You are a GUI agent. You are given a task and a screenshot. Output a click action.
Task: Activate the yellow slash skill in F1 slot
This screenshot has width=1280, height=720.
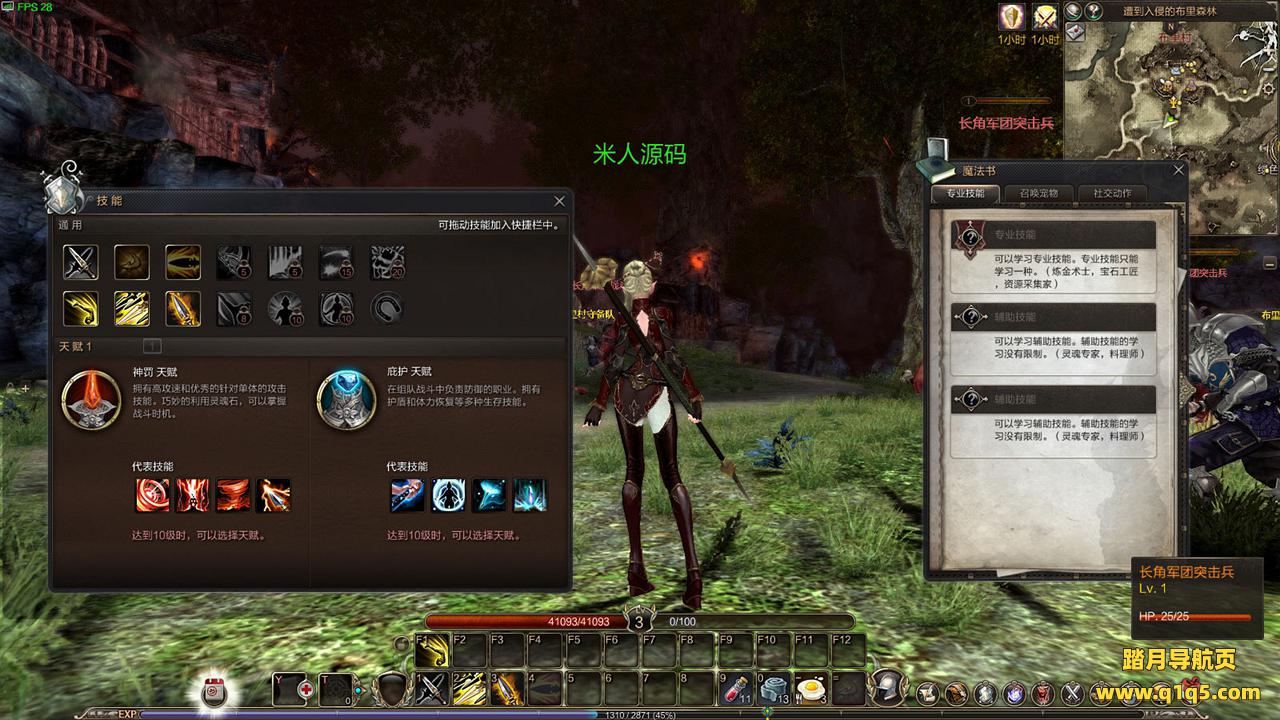[x=432, y=650]
